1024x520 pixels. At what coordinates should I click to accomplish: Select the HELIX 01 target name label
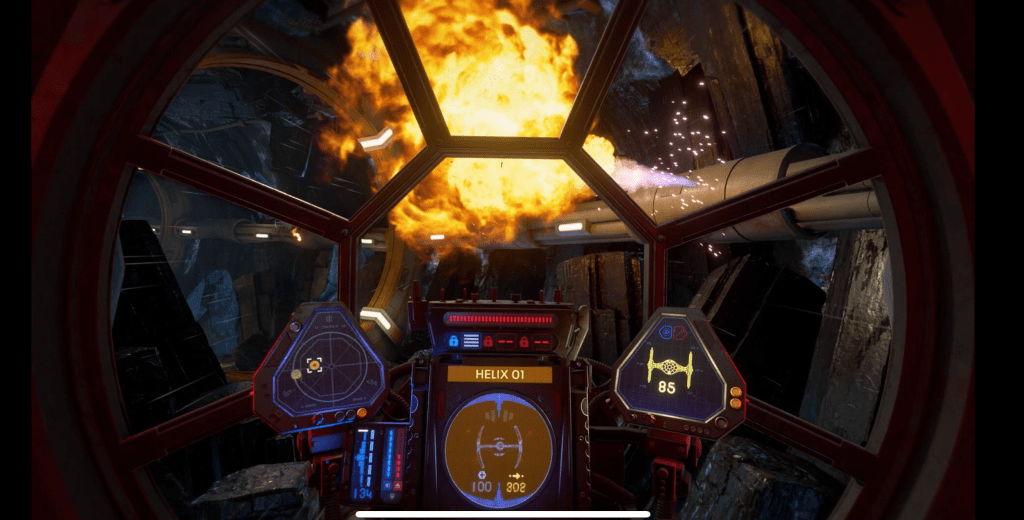point(499,374)
